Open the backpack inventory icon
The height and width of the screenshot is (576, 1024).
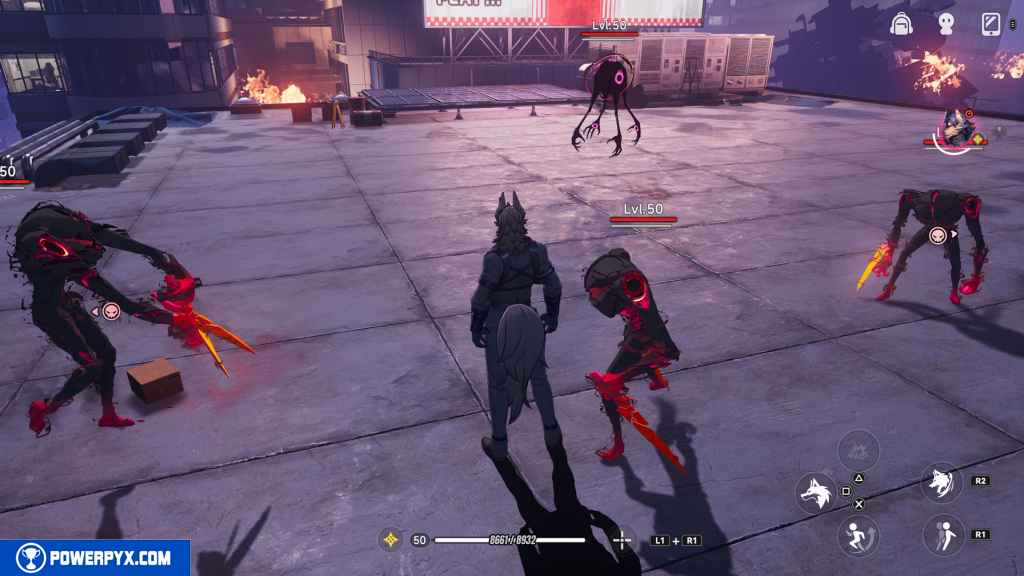coord(902,24)
